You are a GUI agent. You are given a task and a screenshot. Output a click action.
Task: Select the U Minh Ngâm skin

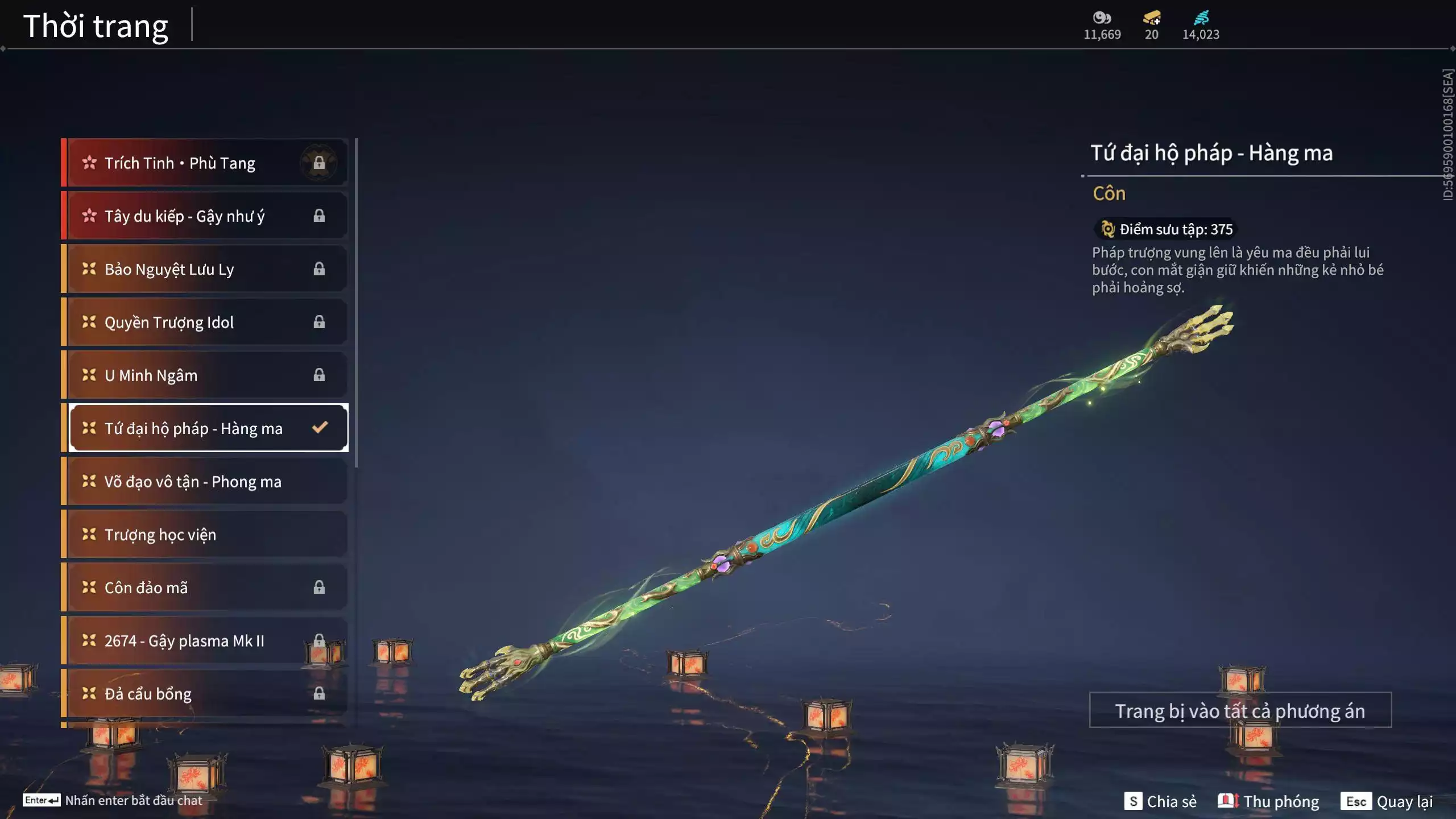click(x=205, y=375)
